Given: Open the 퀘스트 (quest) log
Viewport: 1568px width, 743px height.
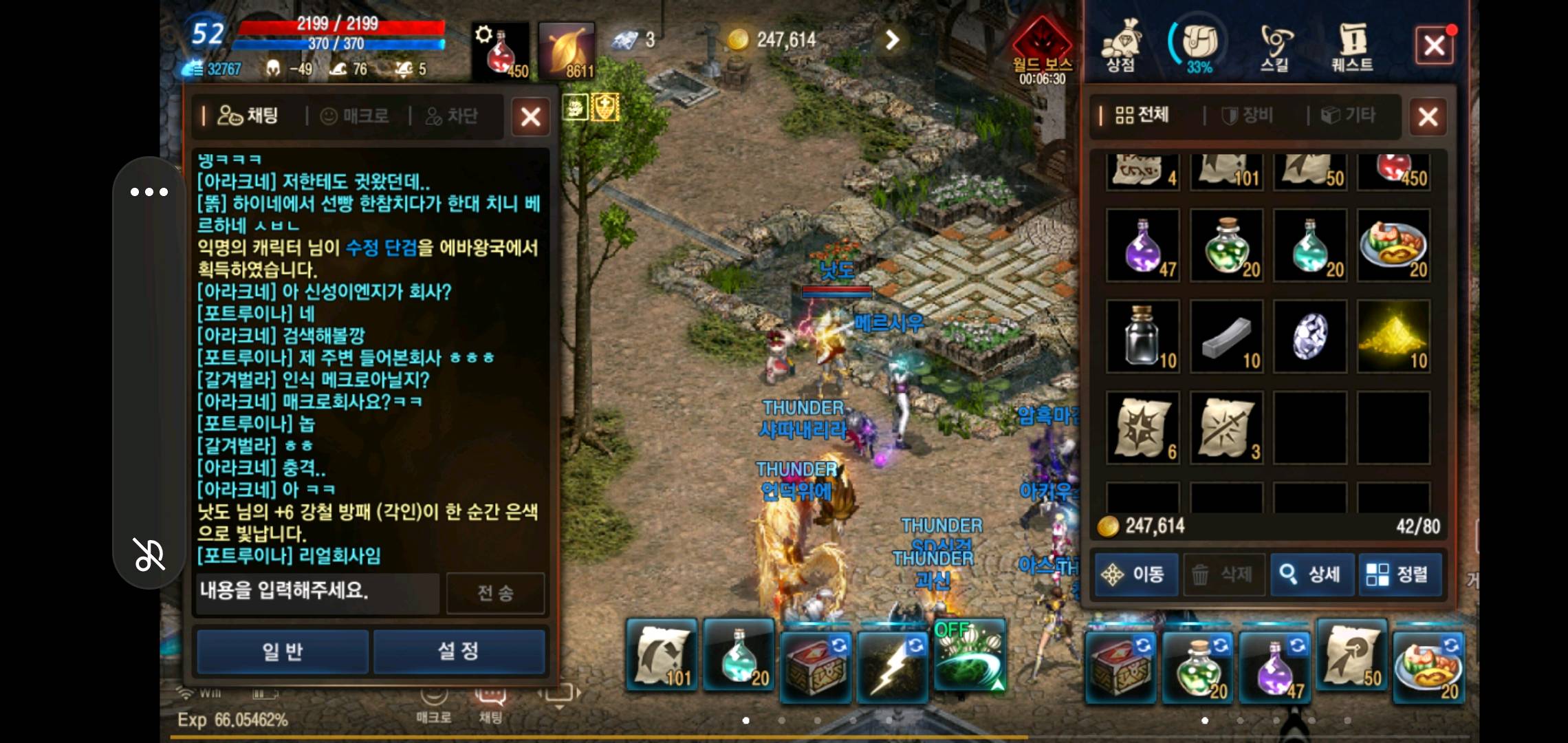Looking at the screenshot, I should click(x=1353, y=45).
